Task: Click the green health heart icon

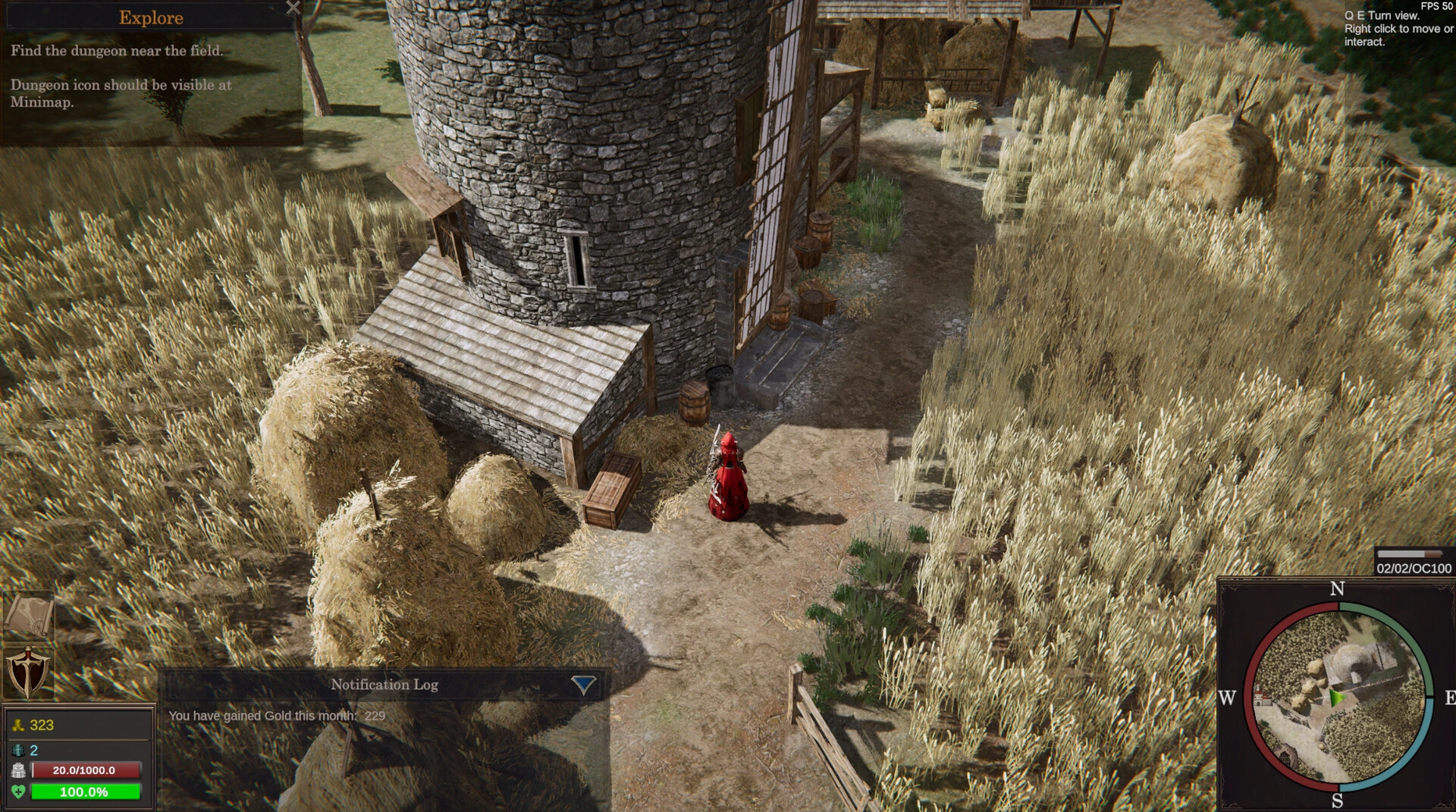Action: (x=19, y=792)
